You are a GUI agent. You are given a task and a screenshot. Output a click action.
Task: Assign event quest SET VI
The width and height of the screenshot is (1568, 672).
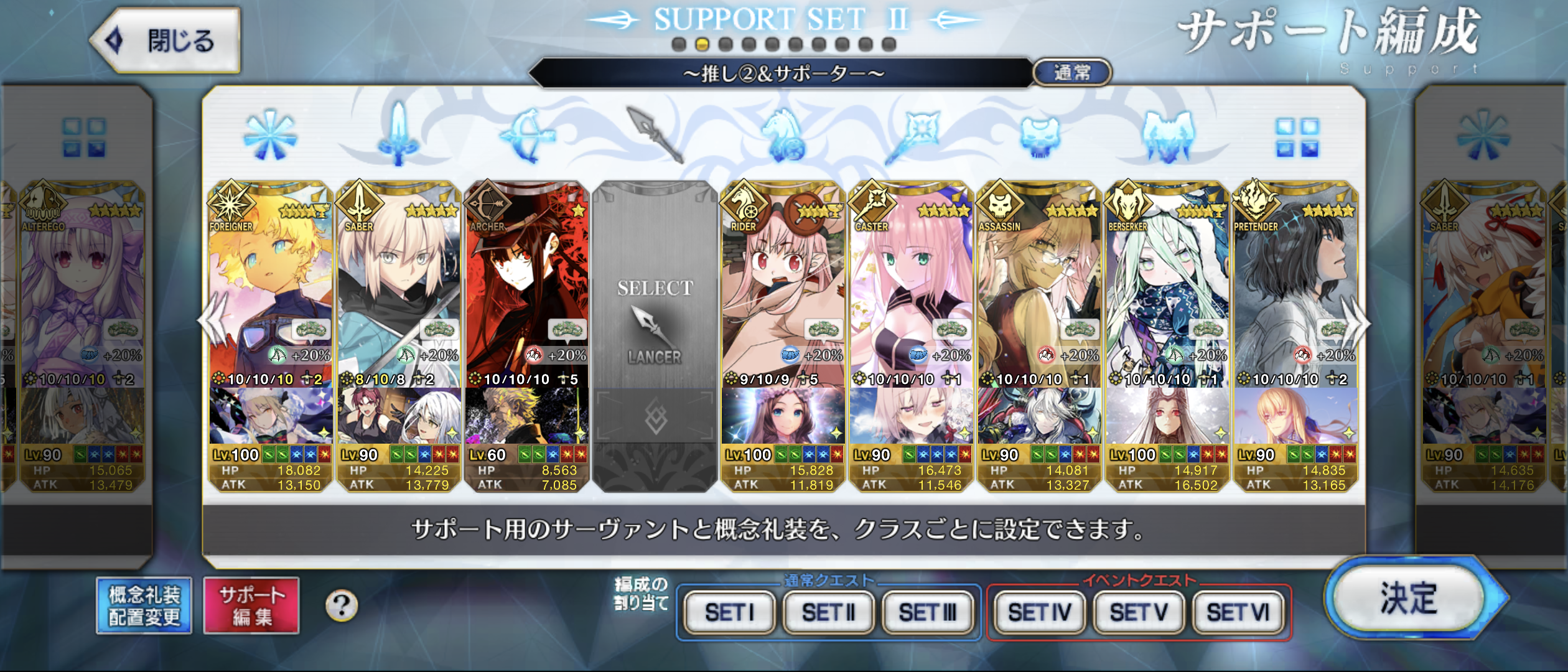(x=1238, y=613)
